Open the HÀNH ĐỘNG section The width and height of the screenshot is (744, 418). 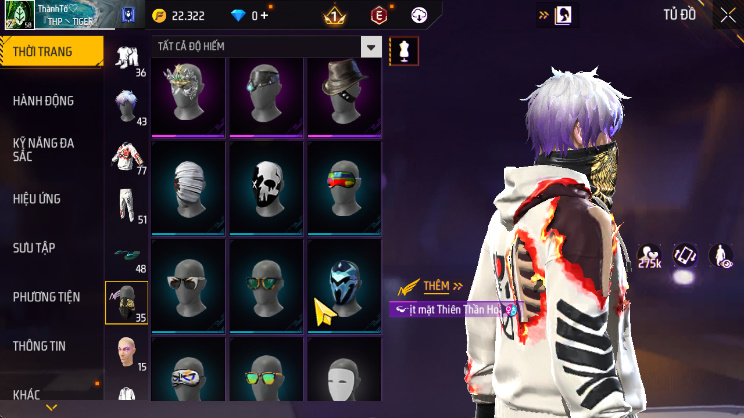[43, 101]
